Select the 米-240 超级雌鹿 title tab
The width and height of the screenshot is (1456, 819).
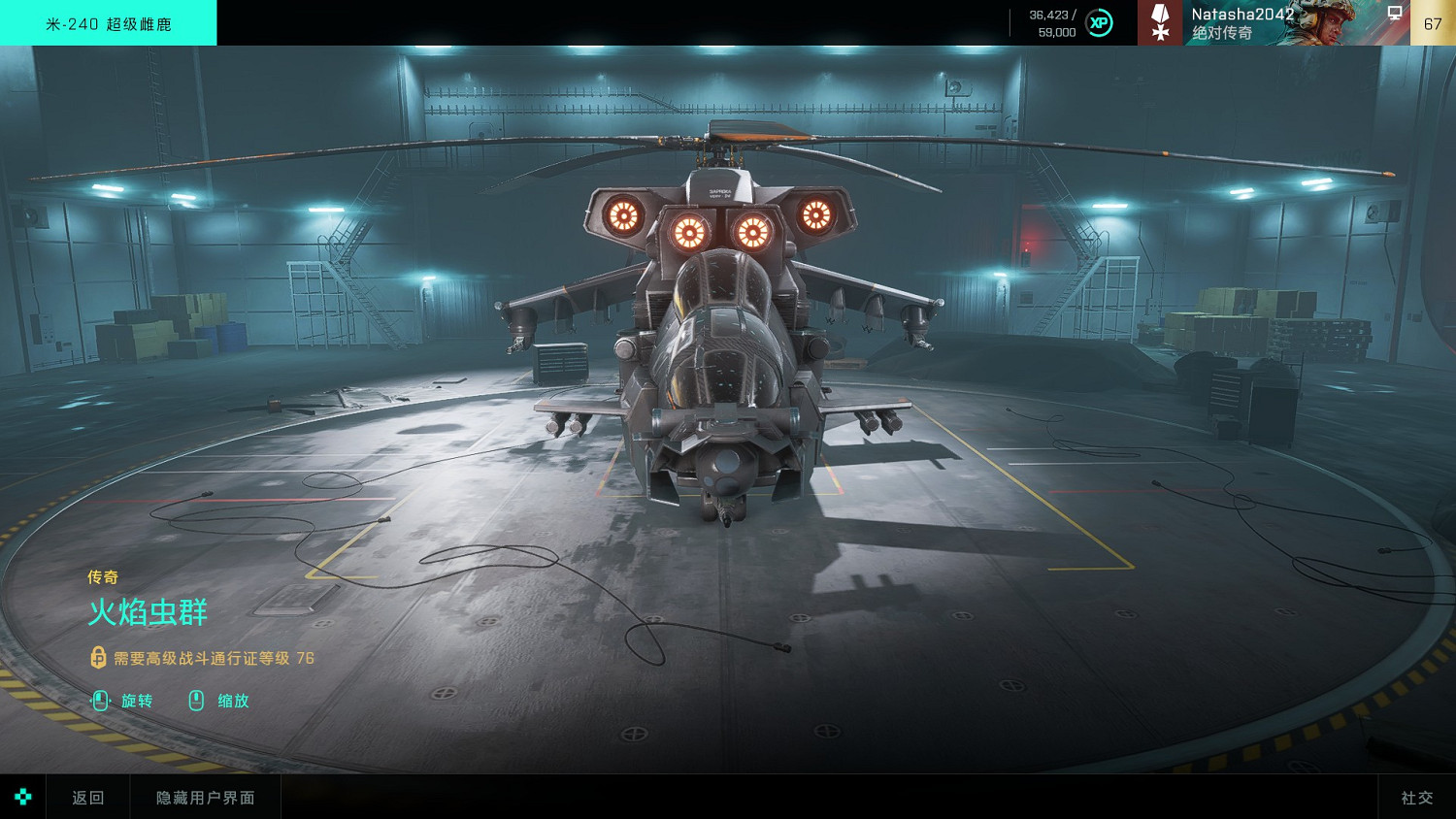tap(109, 23)
